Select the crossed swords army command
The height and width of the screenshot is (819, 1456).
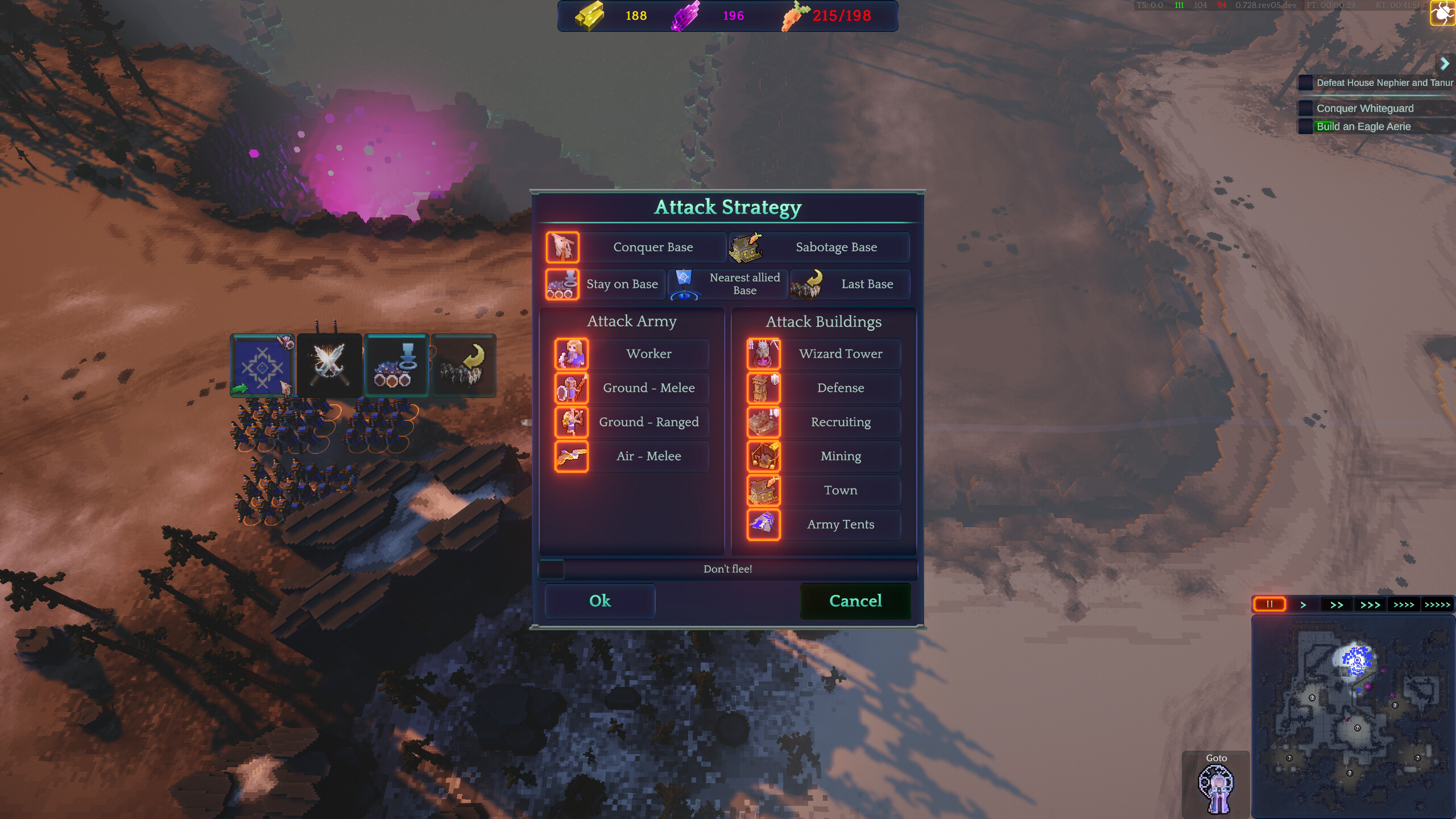click(x=329, y=365)
